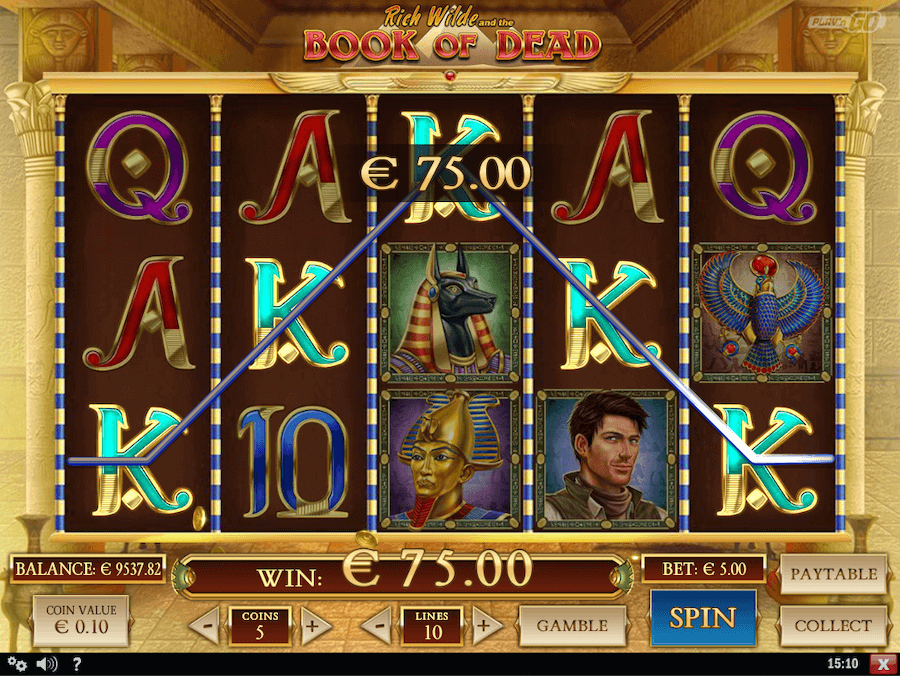
Task: Open the Paytable
Action: 833,574
